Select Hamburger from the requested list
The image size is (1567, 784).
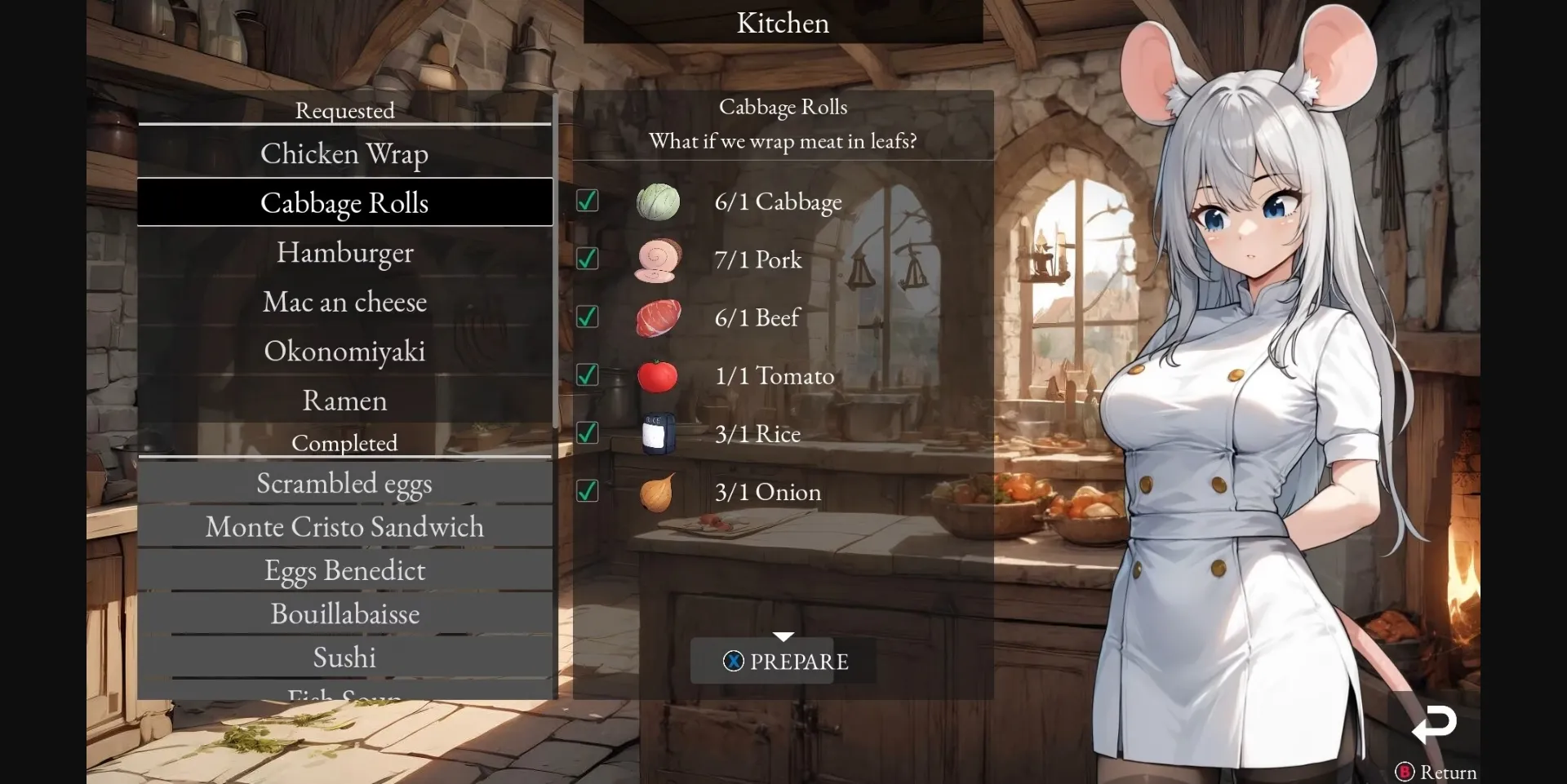pyautogui.click(x=344, y=253)
